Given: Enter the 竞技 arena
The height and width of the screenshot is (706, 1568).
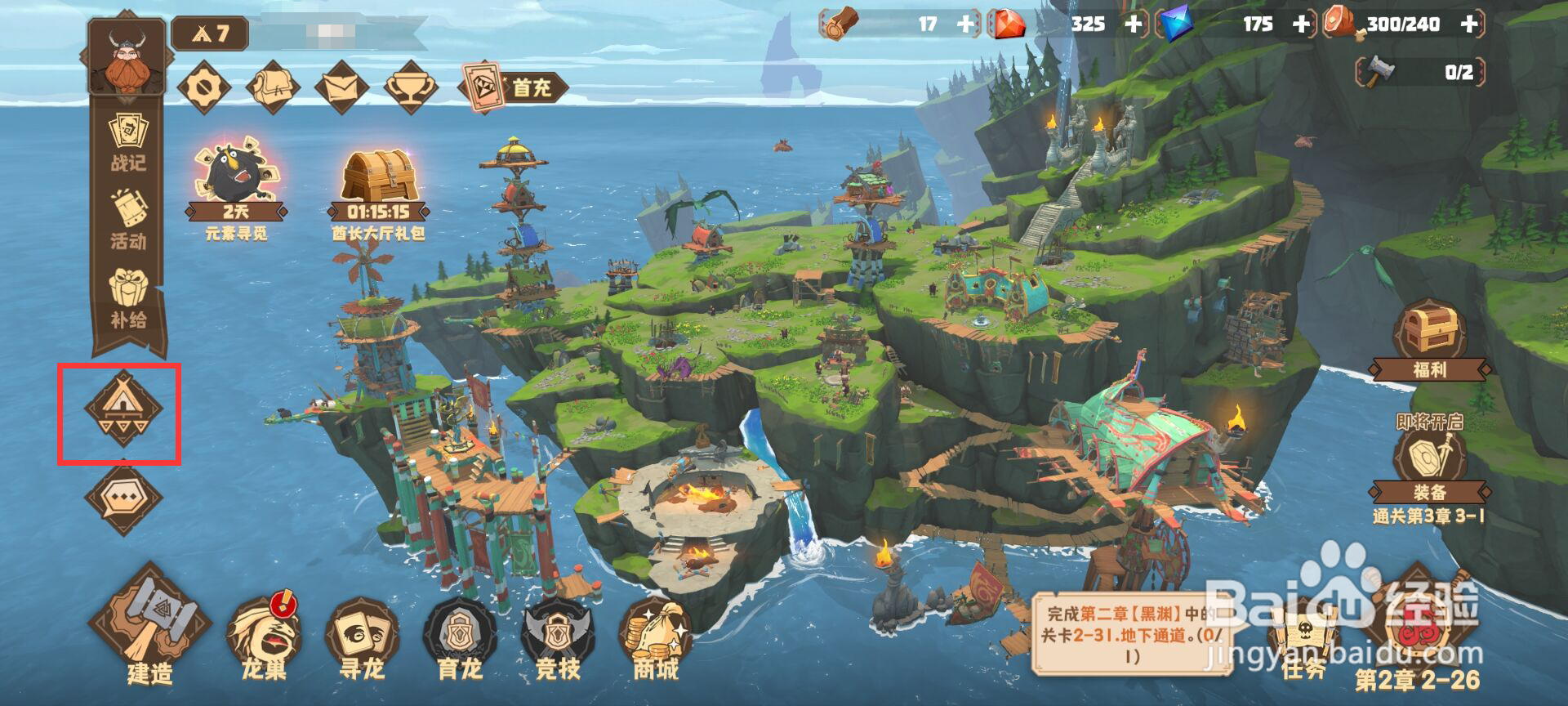Looking at the screenshot, I should (x=558, y=639).
